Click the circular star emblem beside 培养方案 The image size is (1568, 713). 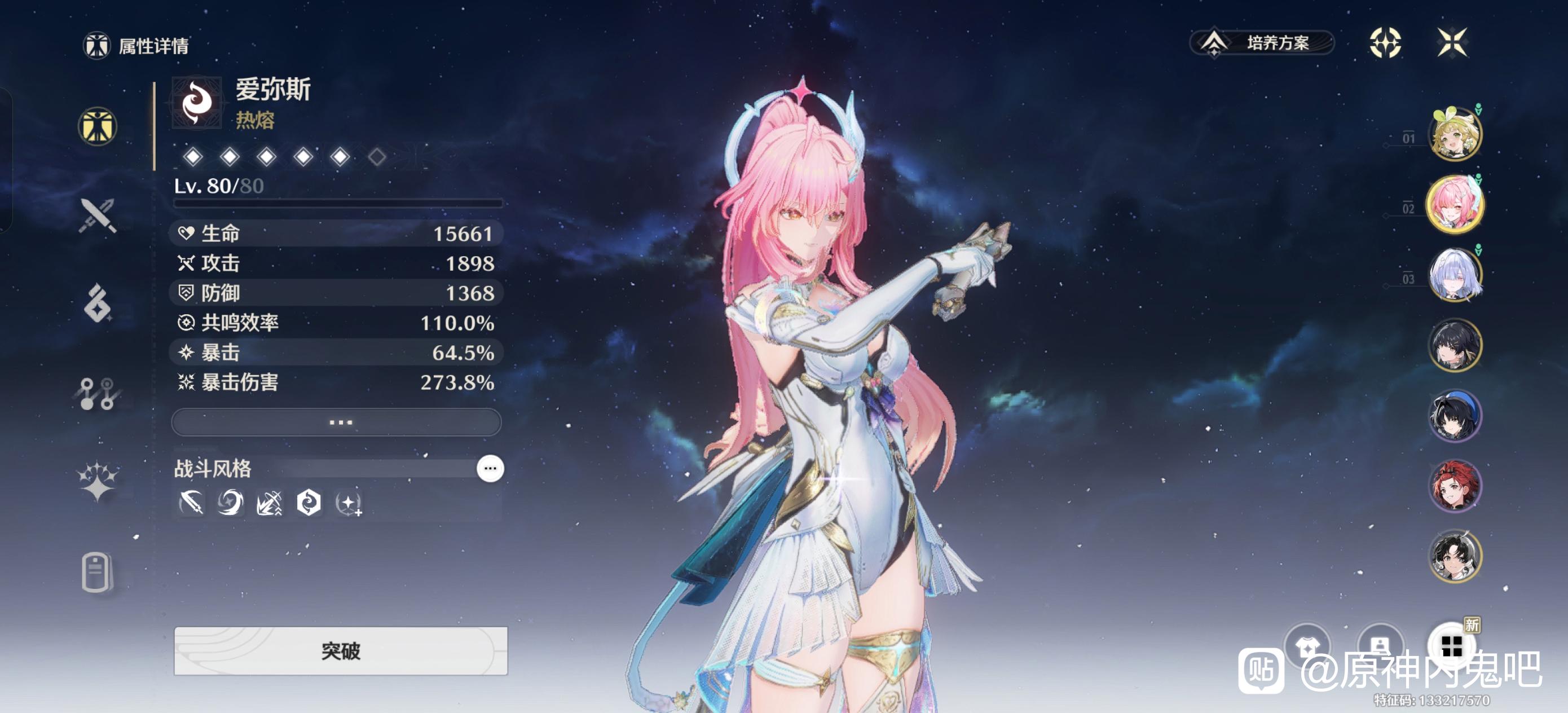pos(1385,43)
